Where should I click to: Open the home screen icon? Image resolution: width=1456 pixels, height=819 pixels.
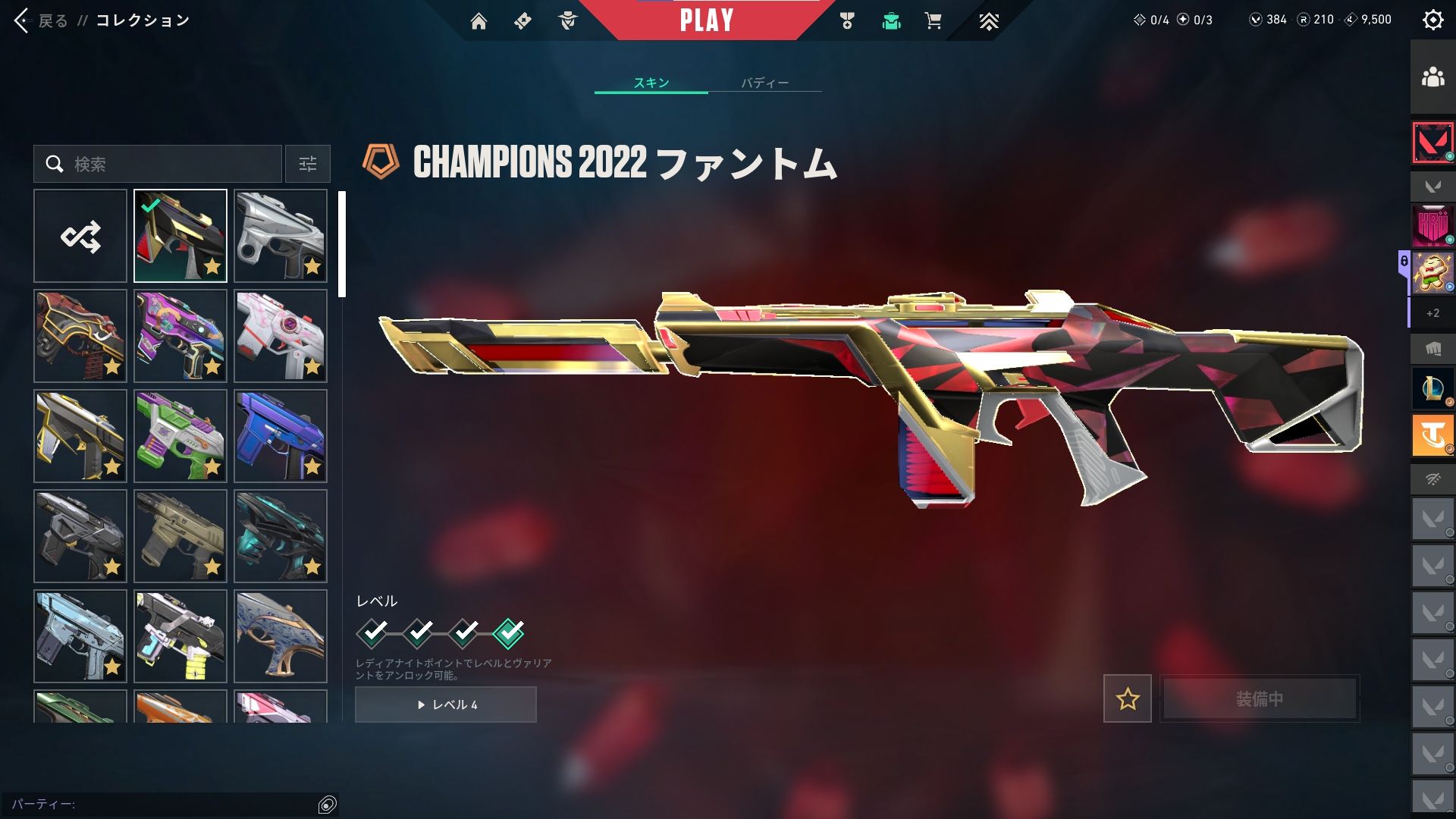pyautogui.click(x=479, y=21)
